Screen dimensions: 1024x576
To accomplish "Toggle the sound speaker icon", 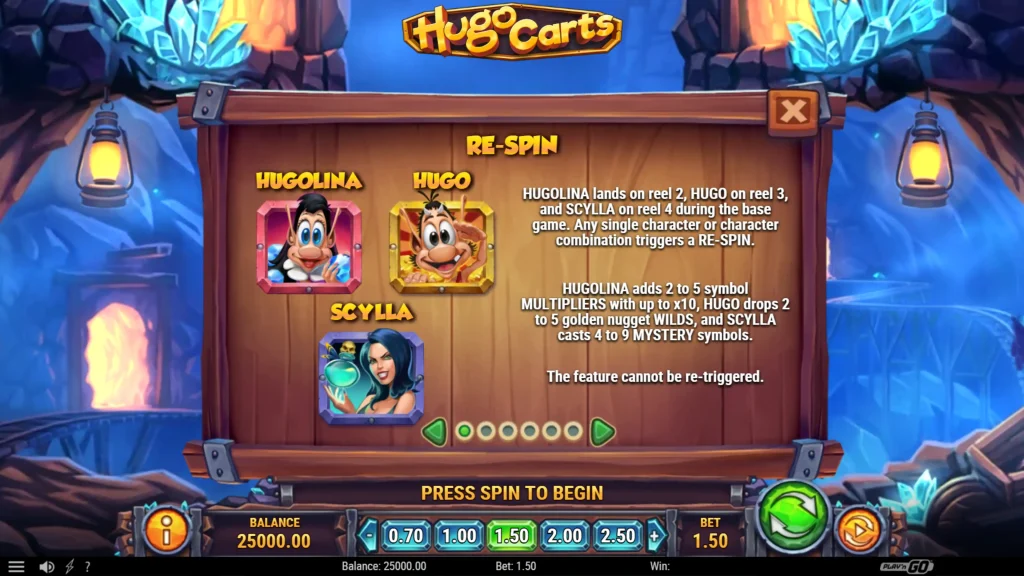I will 46,566.
